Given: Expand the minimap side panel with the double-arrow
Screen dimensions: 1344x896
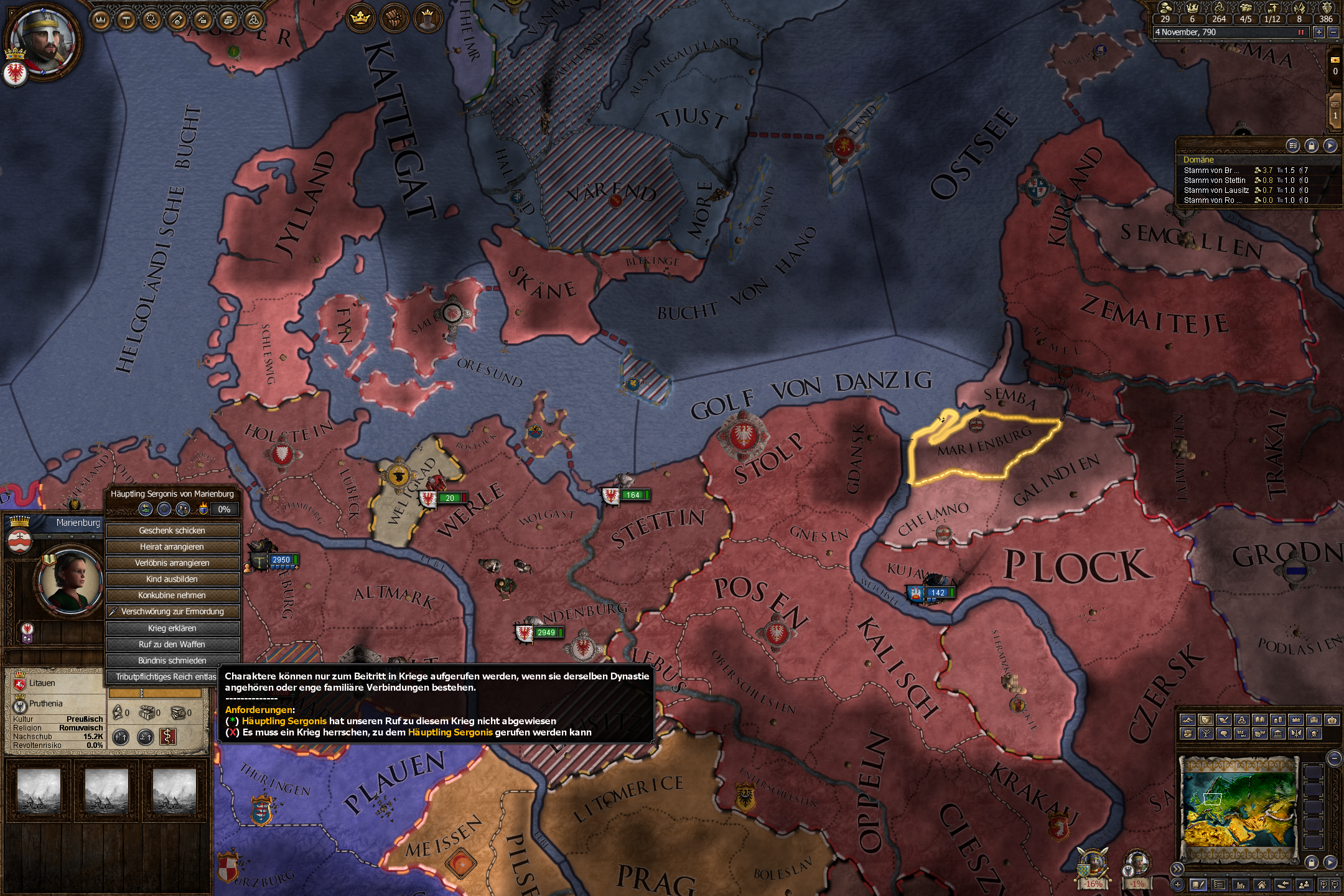Looking at the screenshot, I should 1177,869.
